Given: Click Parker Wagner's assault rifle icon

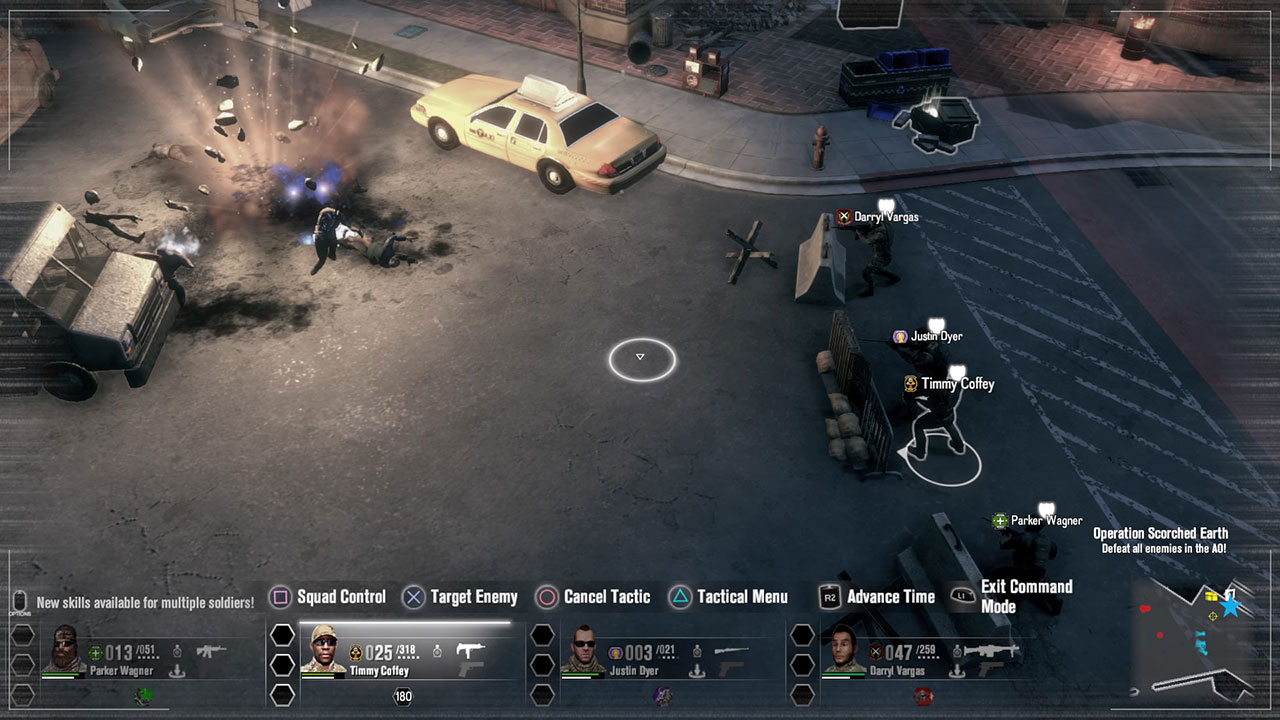Looking at the screenshot, I should point(211,650).
